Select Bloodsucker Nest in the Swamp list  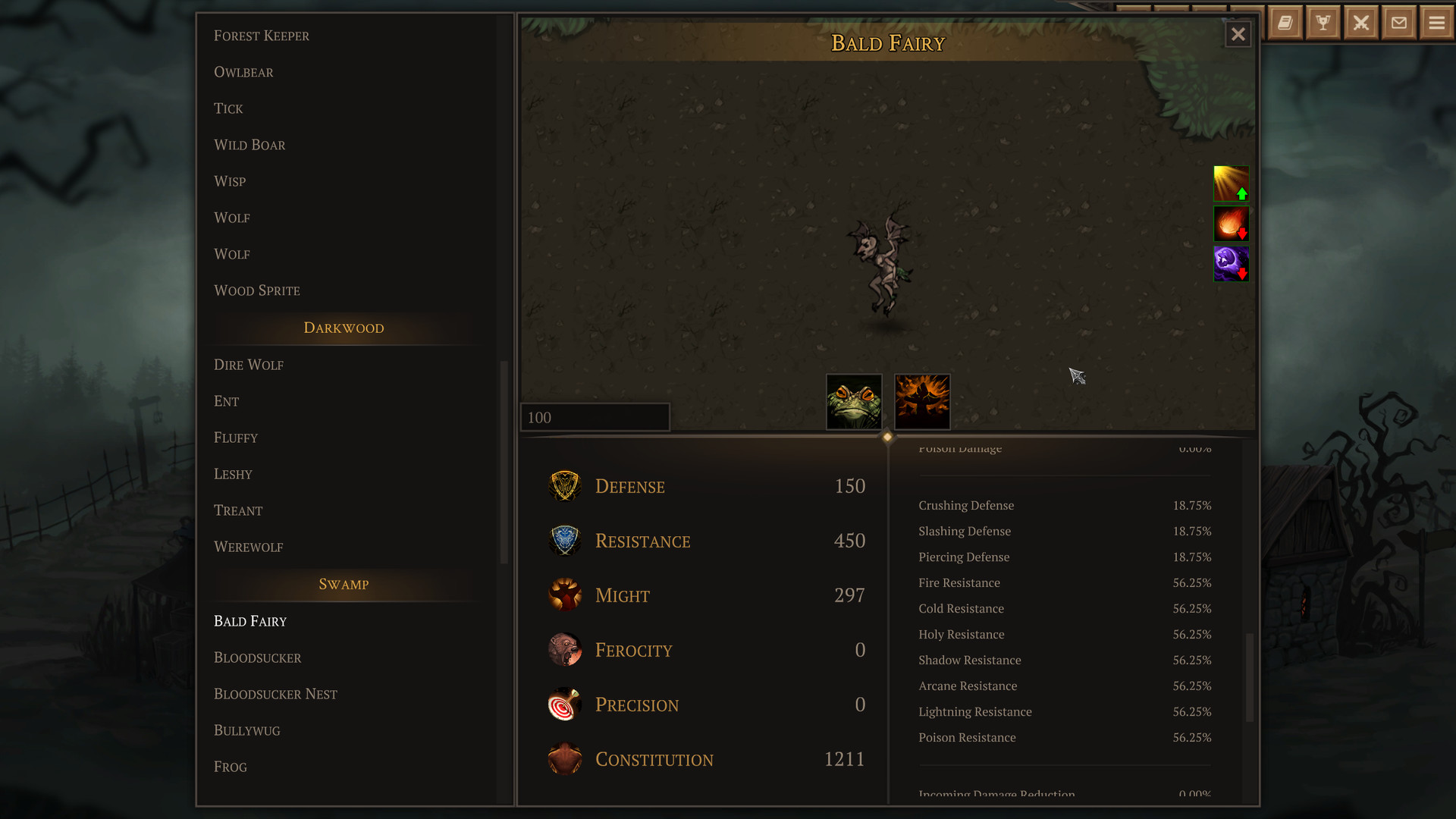click(x=275, y=694)
